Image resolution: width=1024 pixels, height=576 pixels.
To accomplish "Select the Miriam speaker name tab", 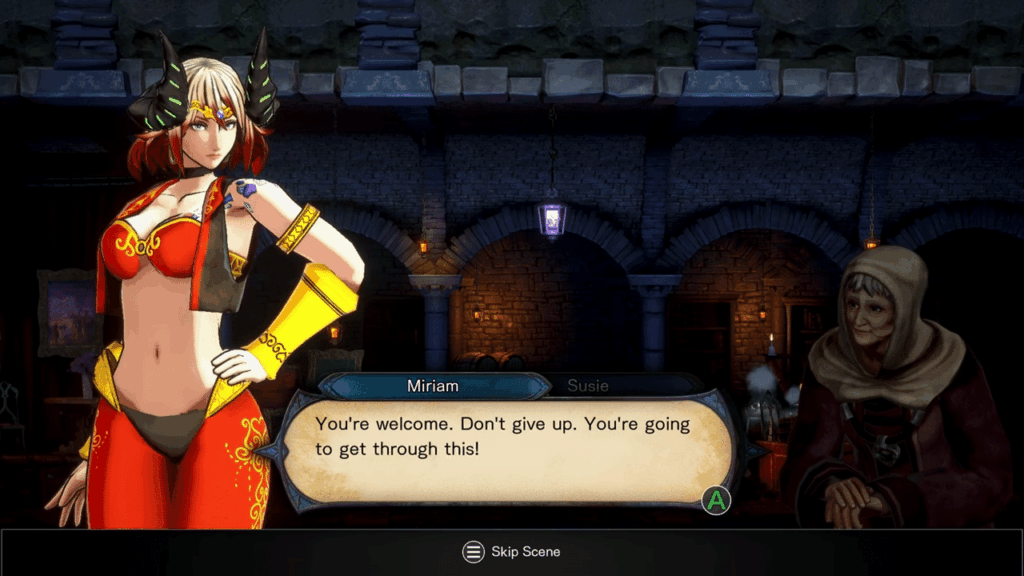I will 434,386.
